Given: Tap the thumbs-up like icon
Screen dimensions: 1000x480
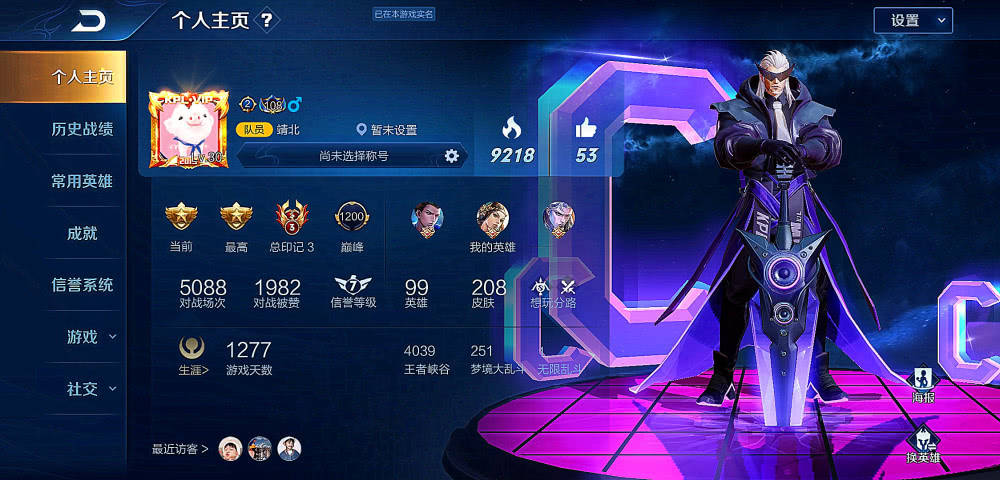Looking at the screenshot, I should [586, 128].
